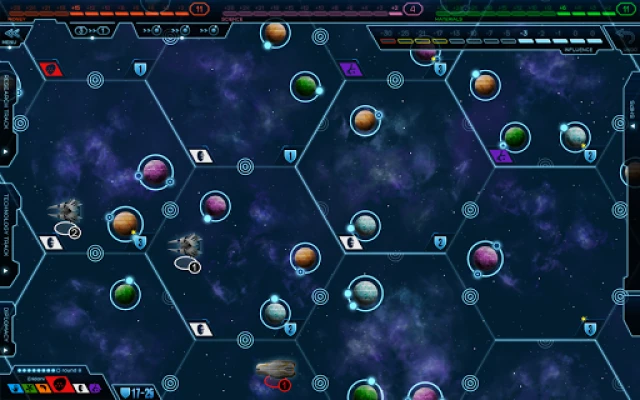640x400 pixels.
Task: Select the white player icon in faction bar
Action: pyautogui.click(x=79, y=388)
